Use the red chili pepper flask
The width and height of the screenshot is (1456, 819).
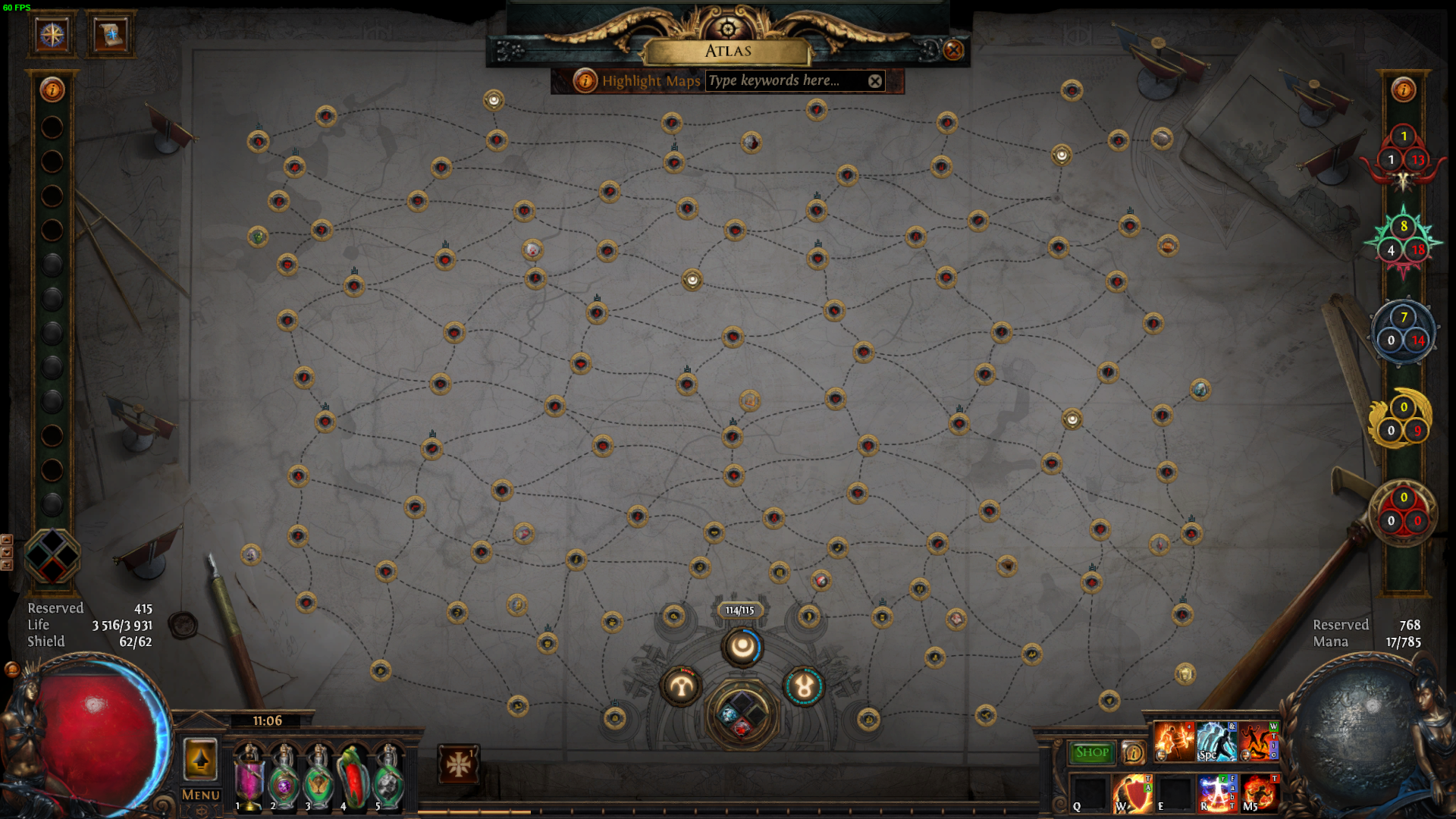[353, 777]
